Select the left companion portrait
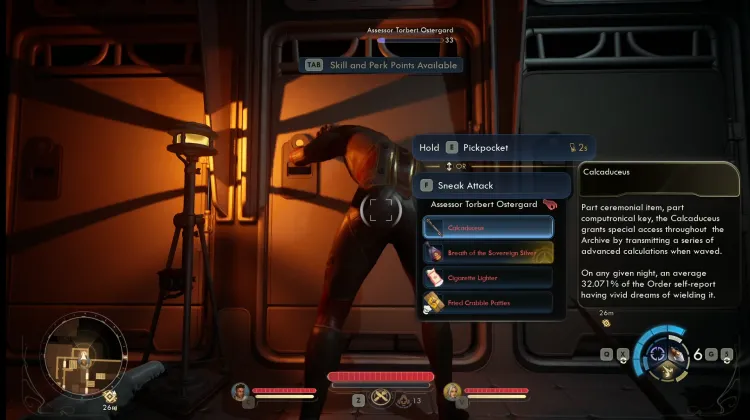Viewport: 750px width, 420px height. tap(240, 391)
